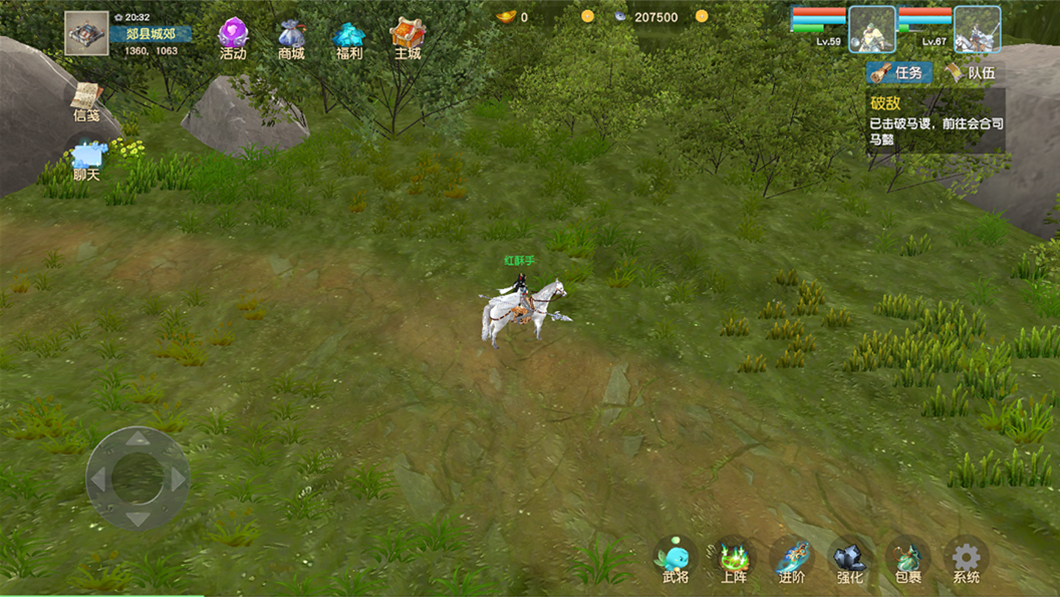
Task: Switch to the 队伍 team tab
Action: pos(969,73)
